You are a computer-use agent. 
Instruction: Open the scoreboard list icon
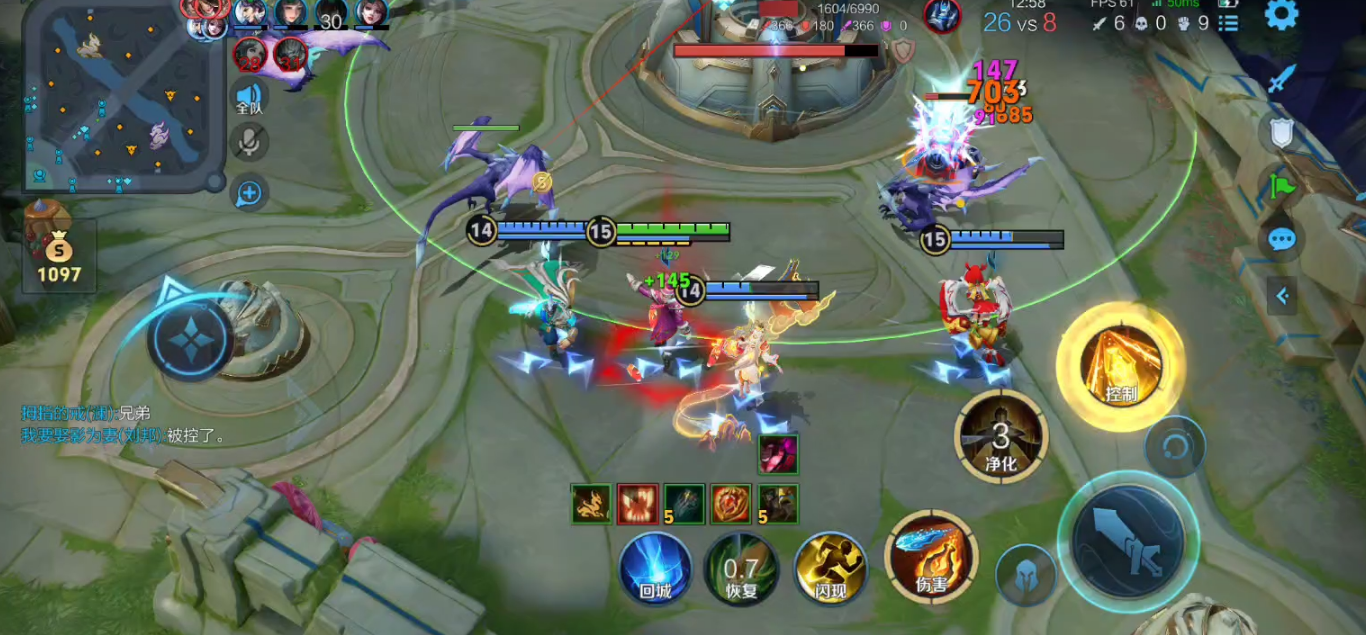(x=1229, y=22)
